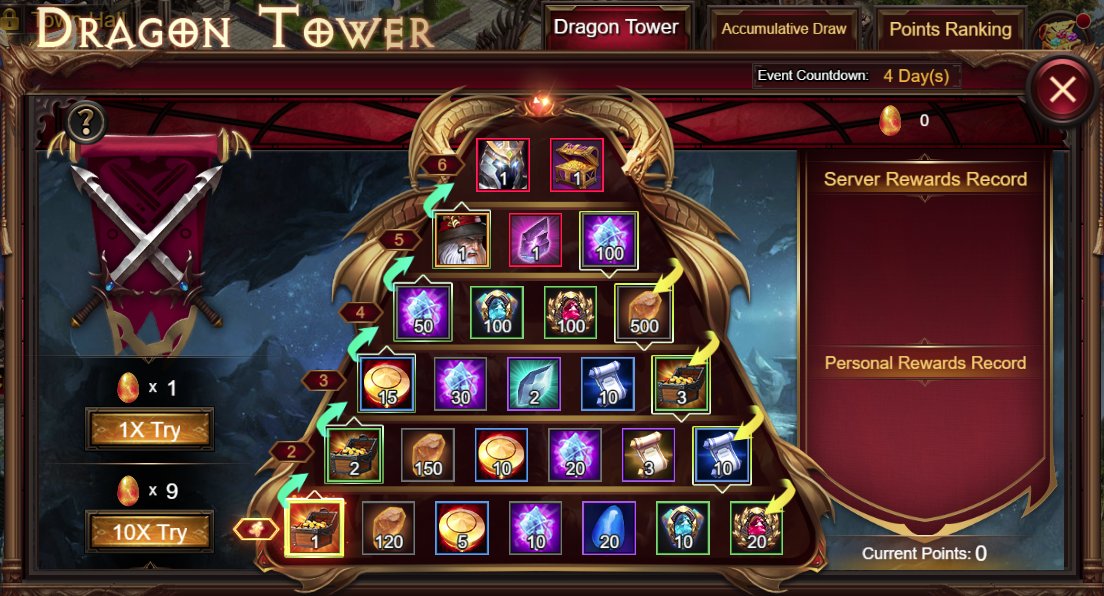Select the feather reward with quantity 2
Image resolution: width=1104 pixels, height=596 pixels.
[x=535, y=384]
